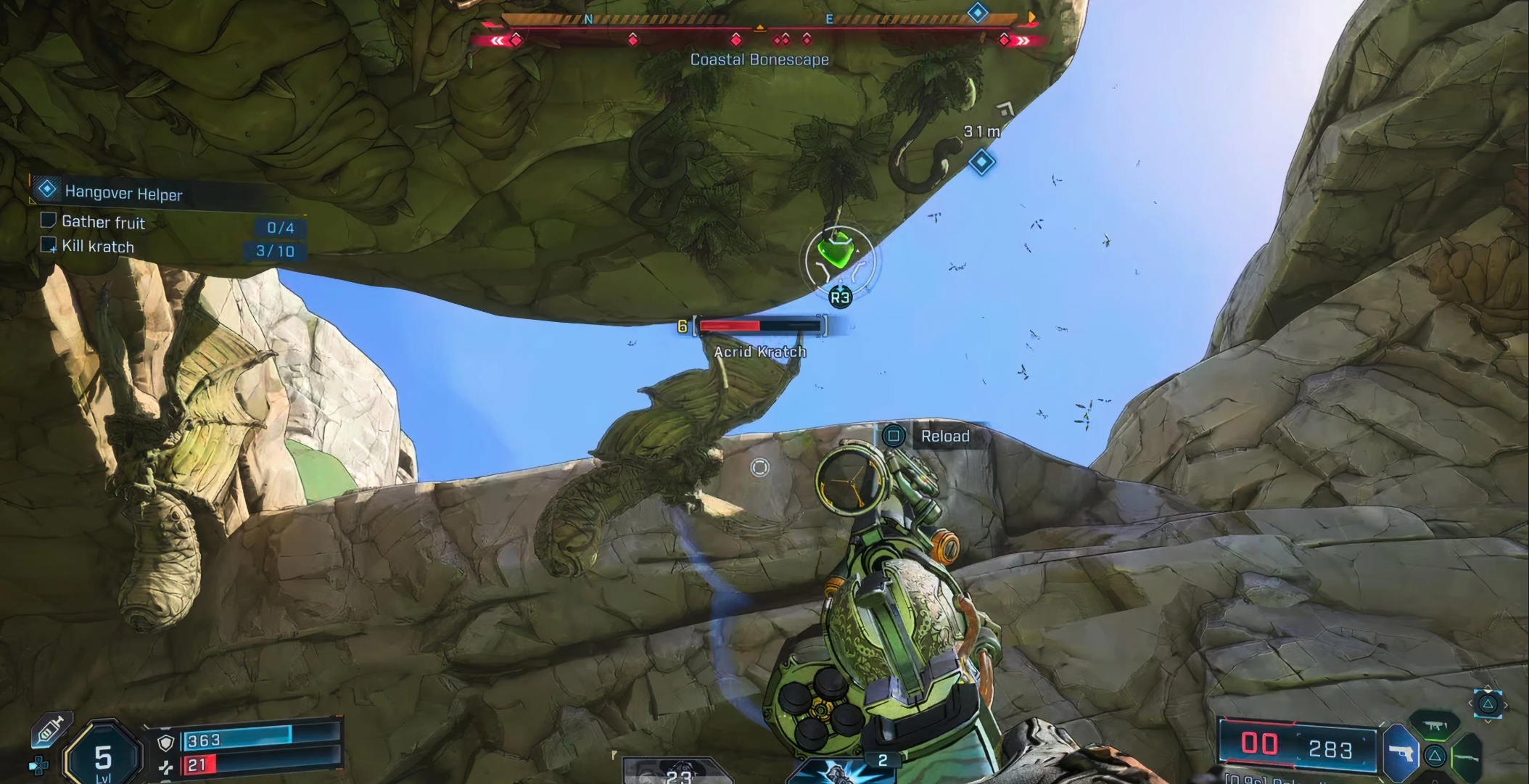Open the Hangover Helper quest tracker

(x=123, y=193)
